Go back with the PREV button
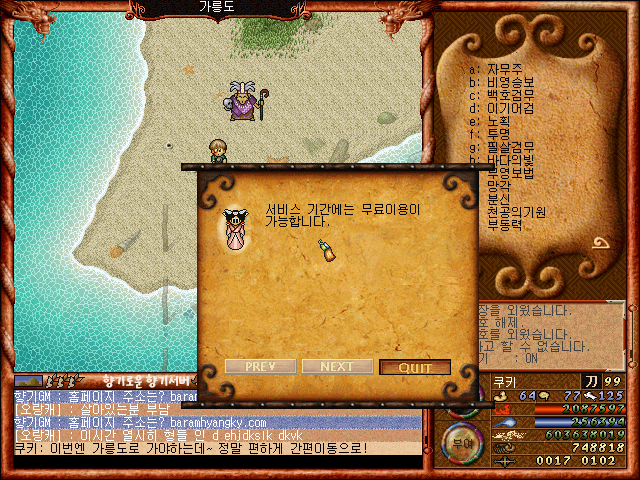The image size is (640, 480). click(x=259, y=367)
